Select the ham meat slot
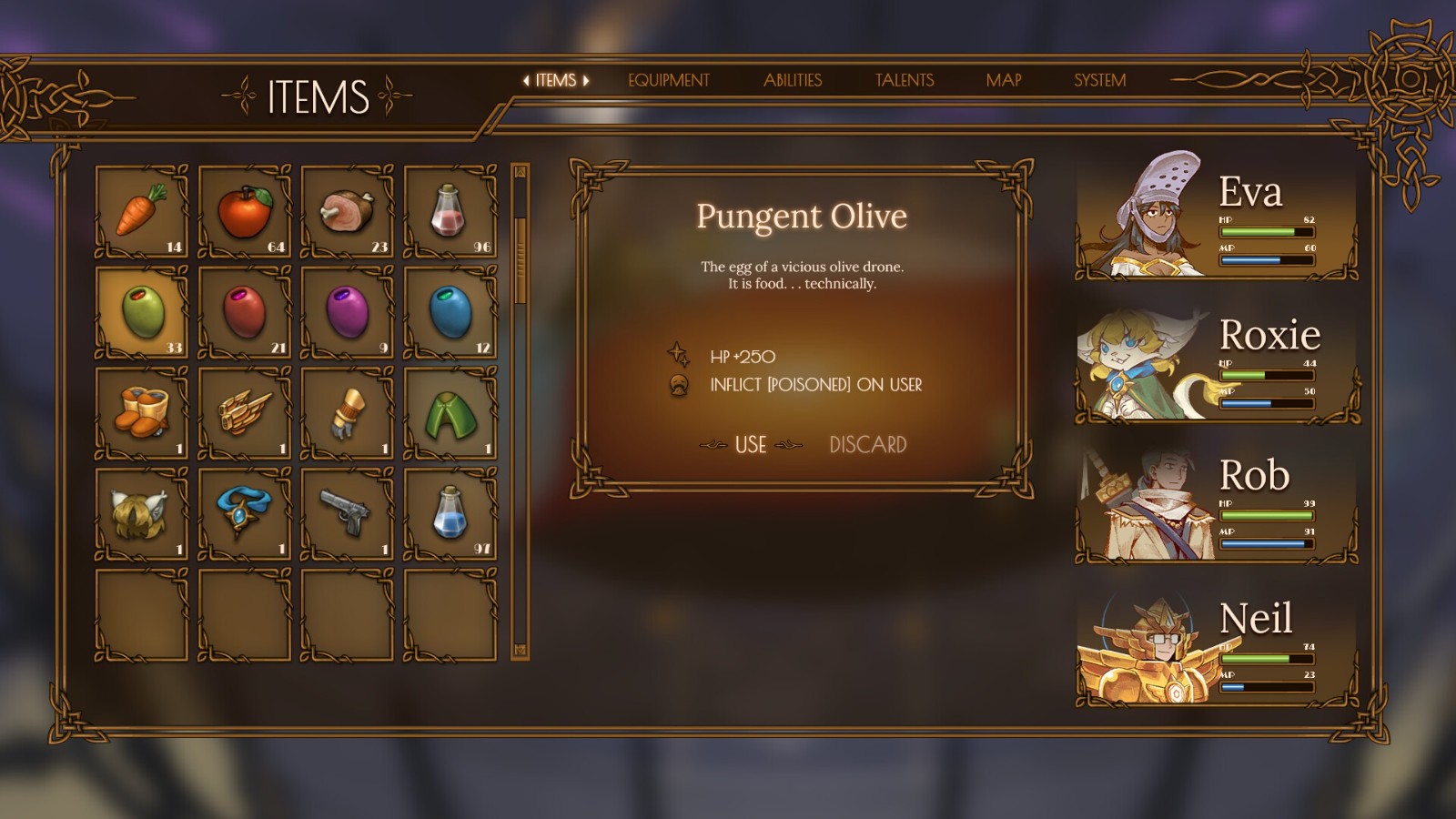 348,211
